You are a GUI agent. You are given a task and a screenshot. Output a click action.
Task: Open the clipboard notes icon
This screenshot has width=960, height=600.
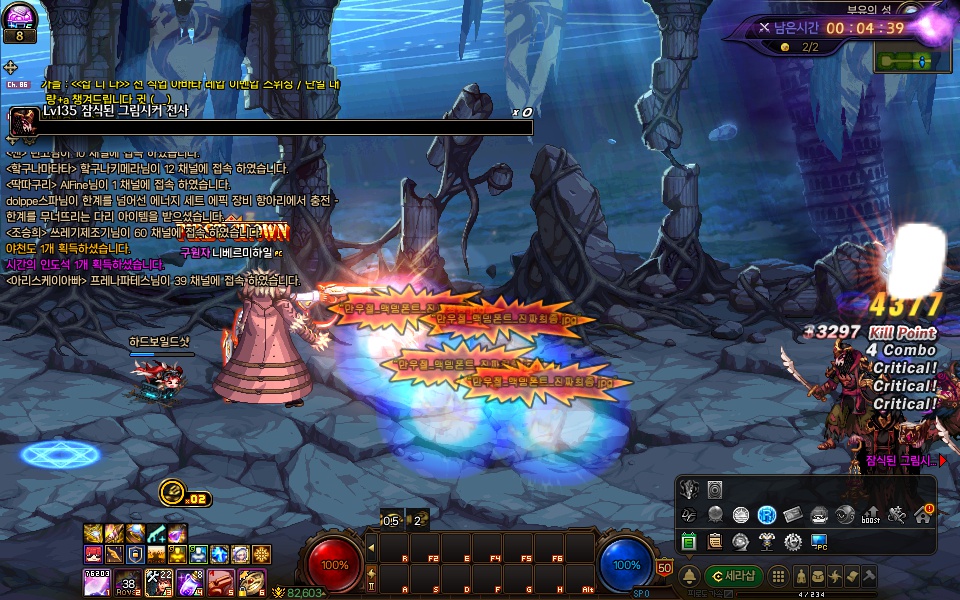coord(715,542)
